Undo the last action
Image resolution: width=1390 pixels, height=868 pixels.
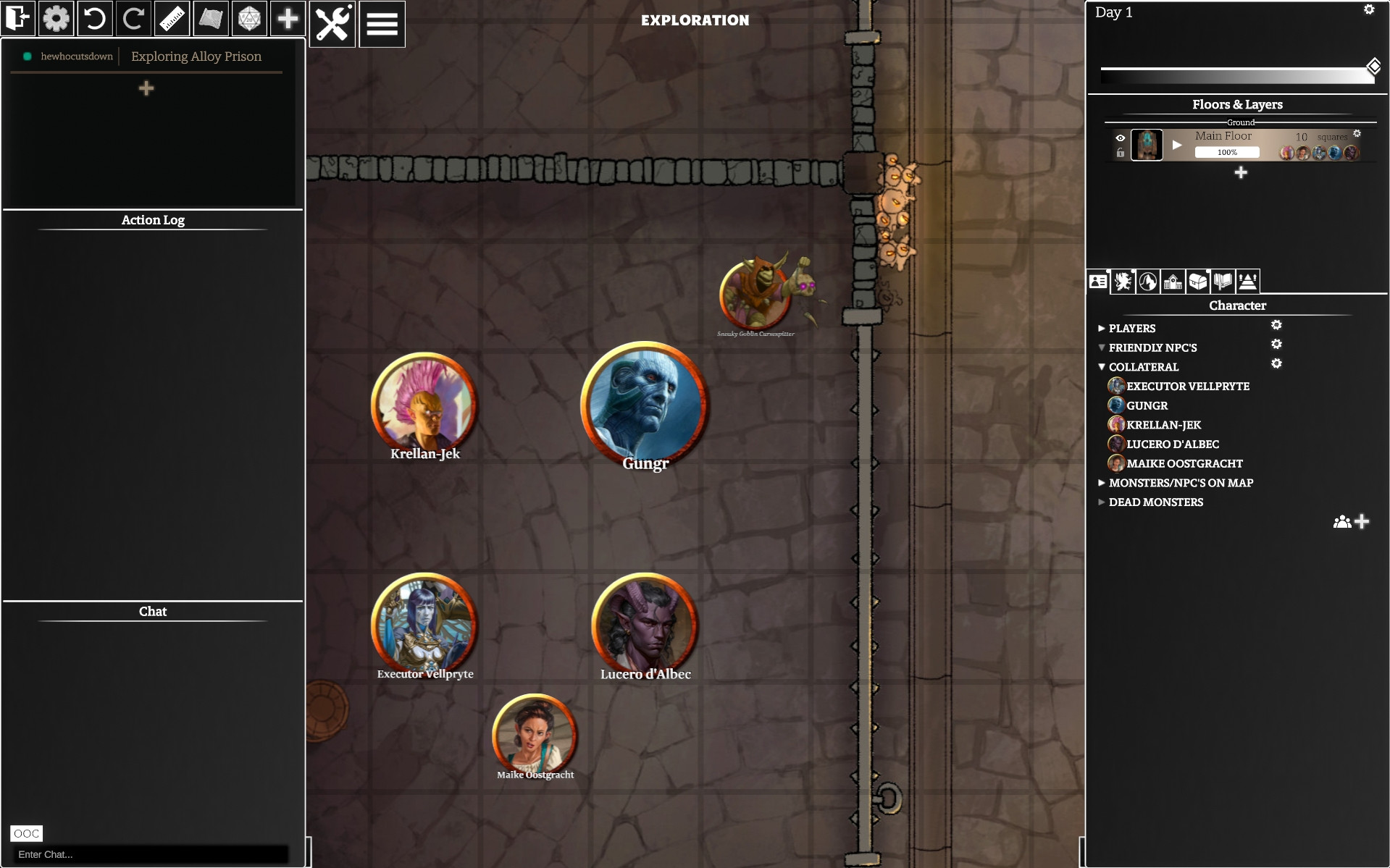(94, 19)
